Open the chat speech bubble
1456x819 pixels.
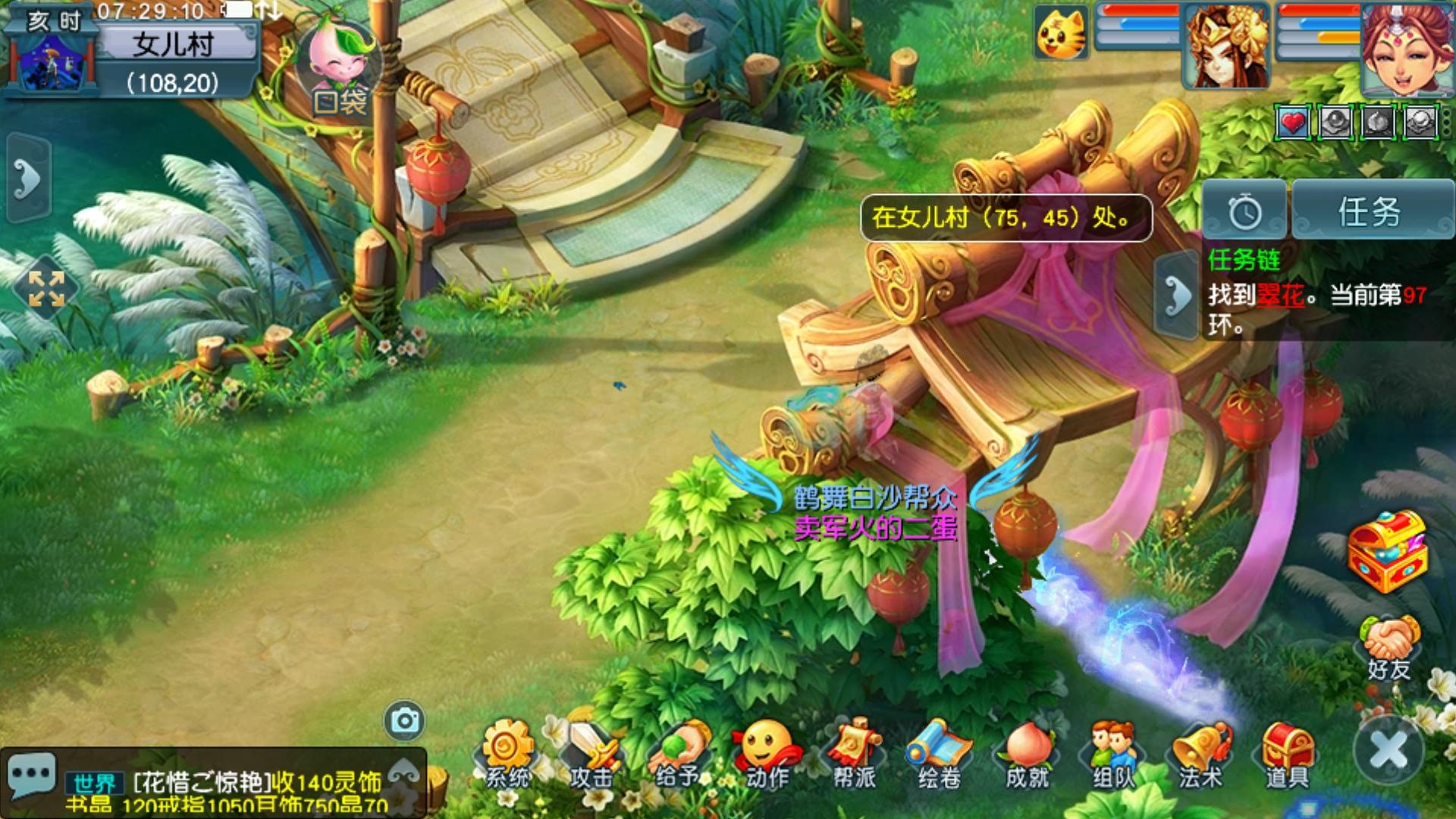point(31,776)
